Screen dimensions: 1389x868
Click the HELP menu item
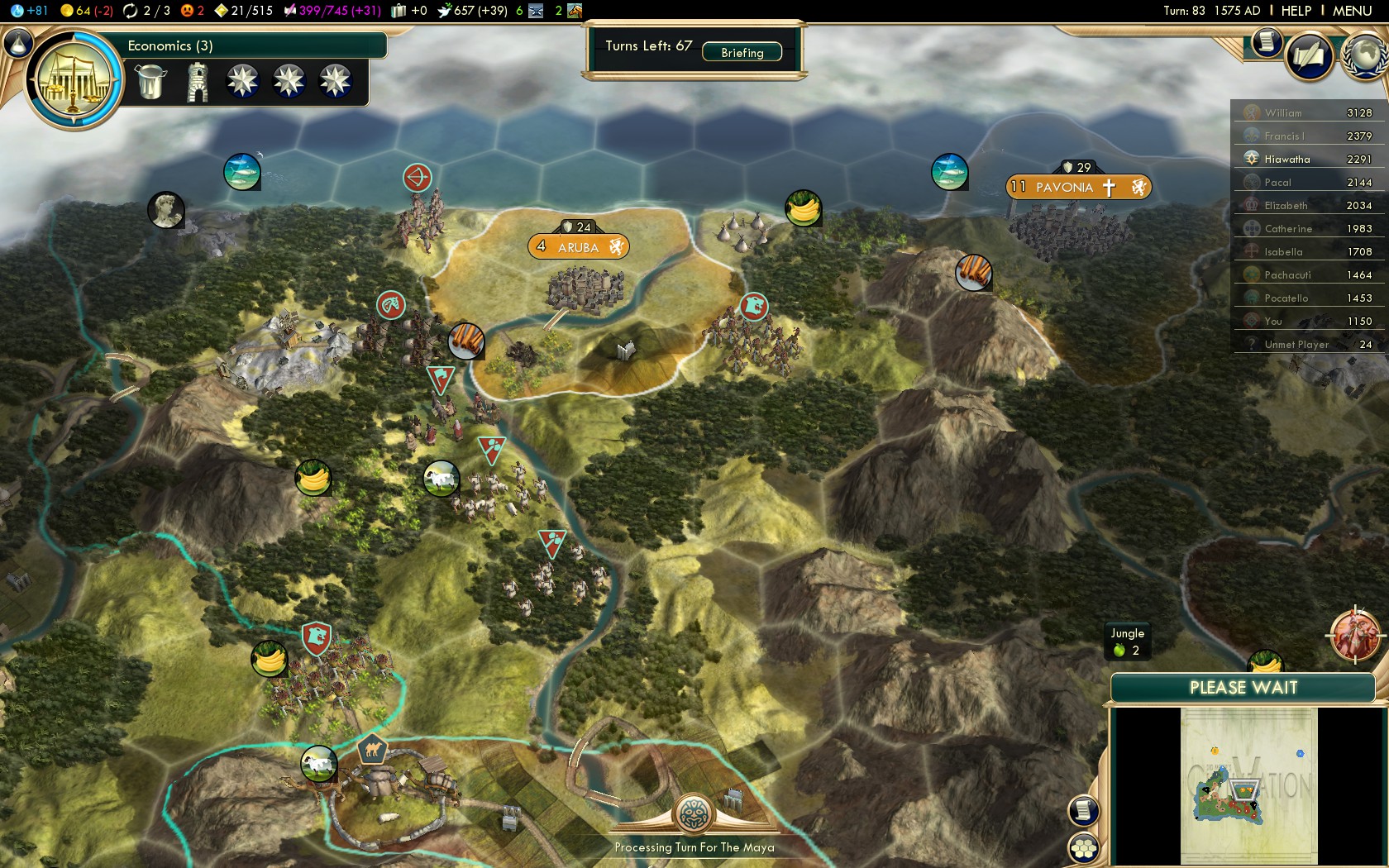pyautogui.click(x=1296, y=11)
